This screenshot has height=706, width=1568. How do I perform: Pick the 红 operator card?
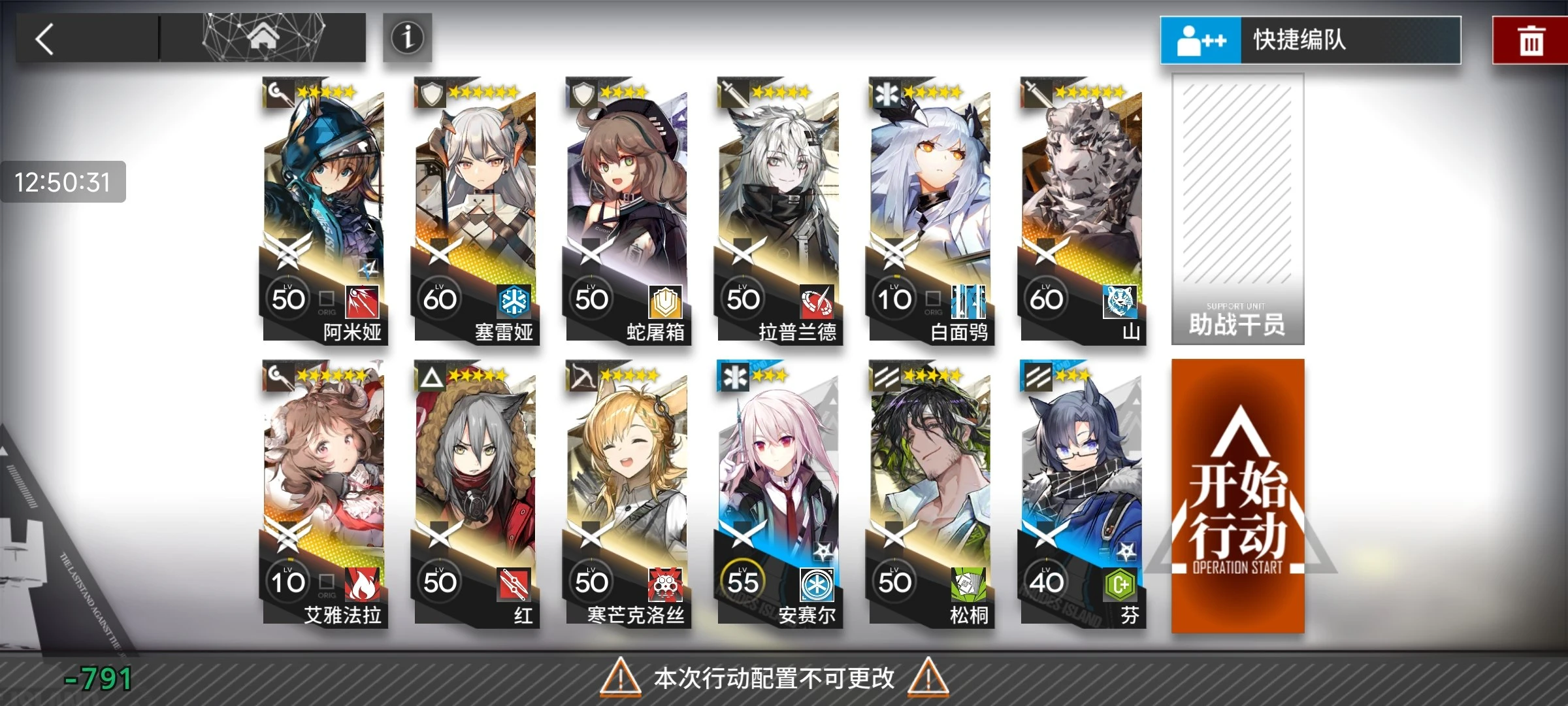point(476,494)
